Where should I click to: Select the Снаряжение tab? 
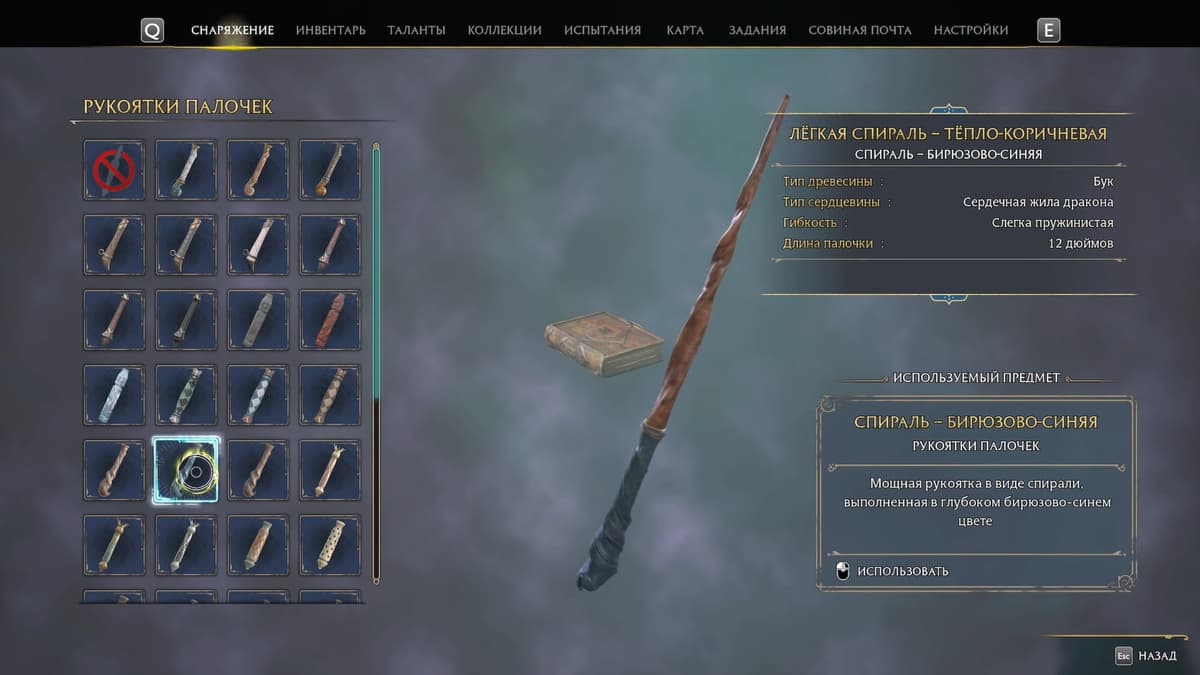232,30
